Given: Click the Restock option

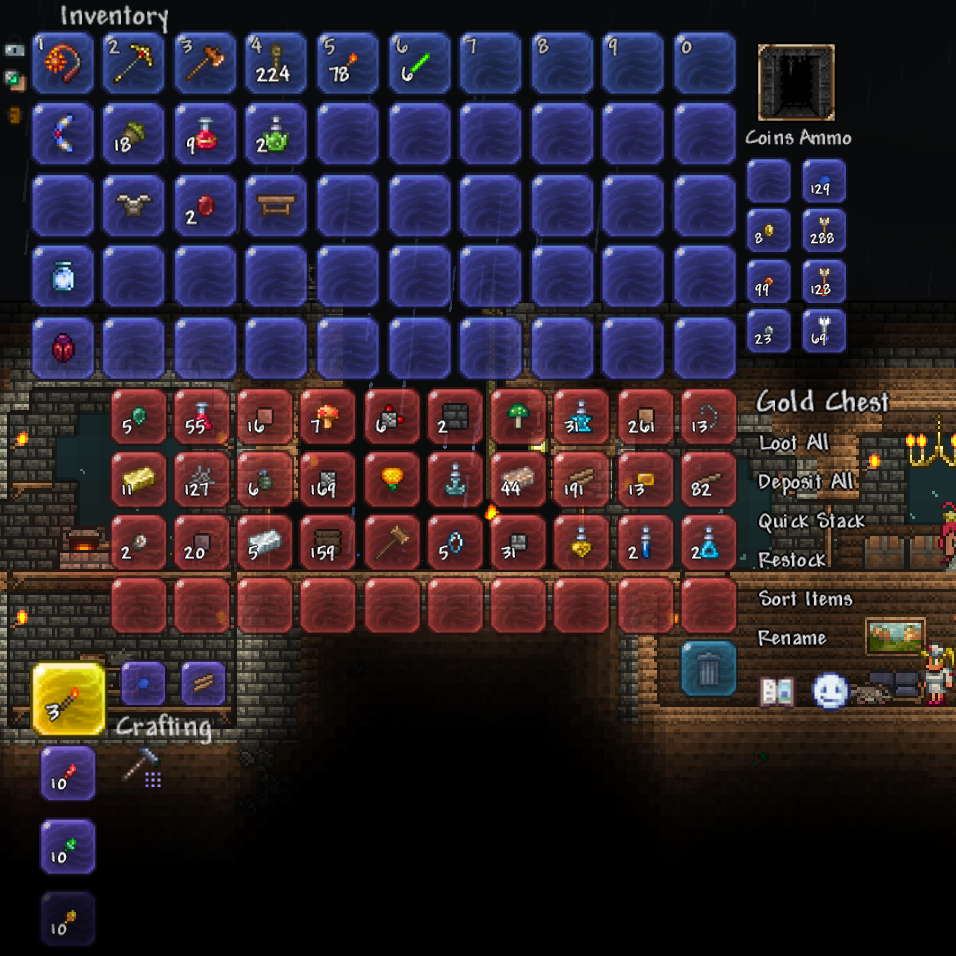Looking at the screenshot, I should (x=791, y=560).
